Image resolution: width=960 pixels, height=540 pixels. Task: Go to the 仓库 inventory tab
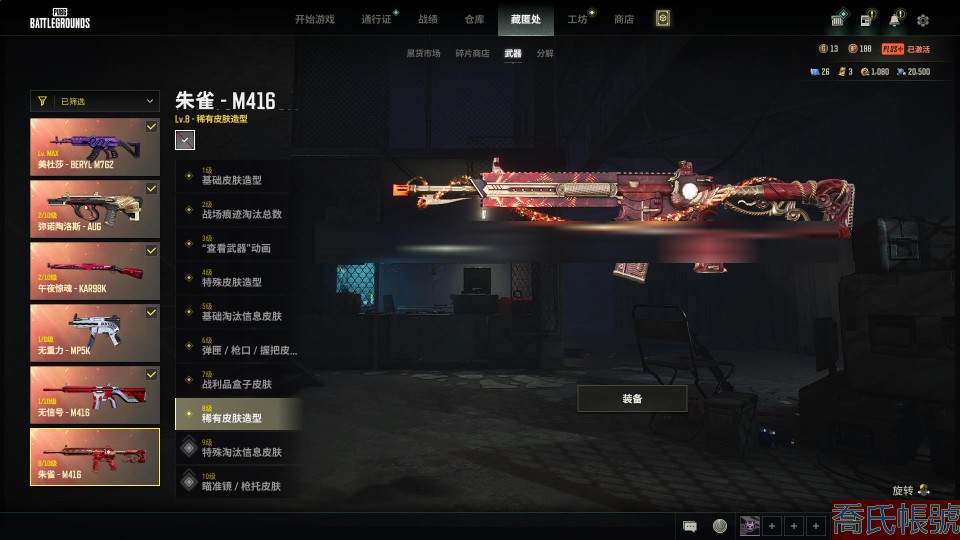tap(475, 19)
